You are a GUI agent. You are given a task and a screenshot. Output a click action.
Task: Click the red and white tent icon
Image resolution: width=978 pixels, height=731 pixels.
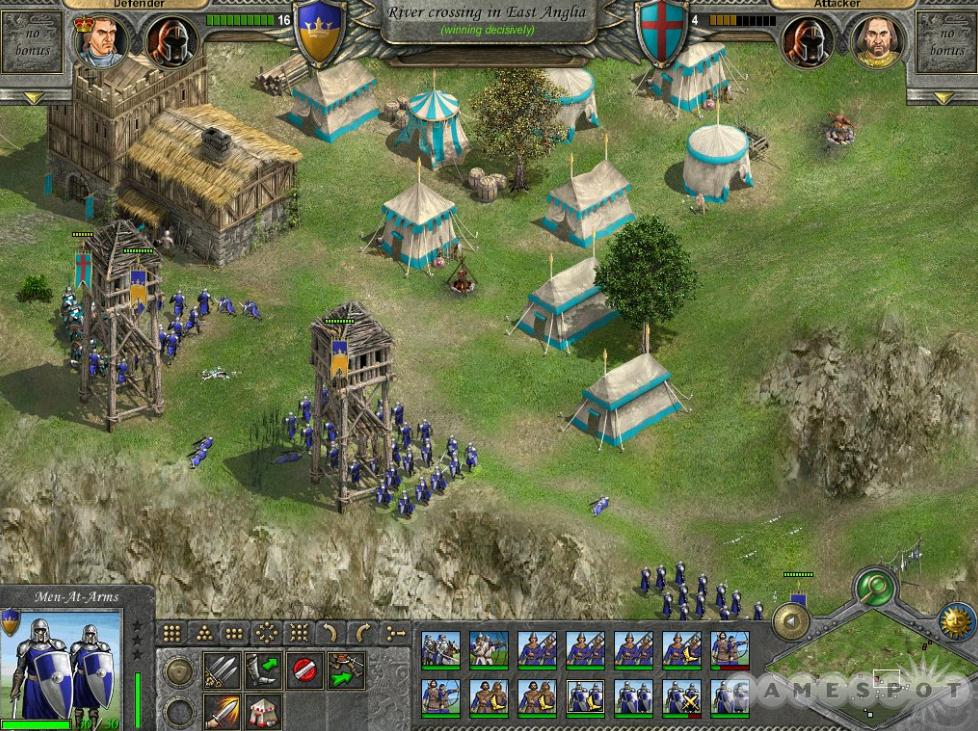click(263, 711)
